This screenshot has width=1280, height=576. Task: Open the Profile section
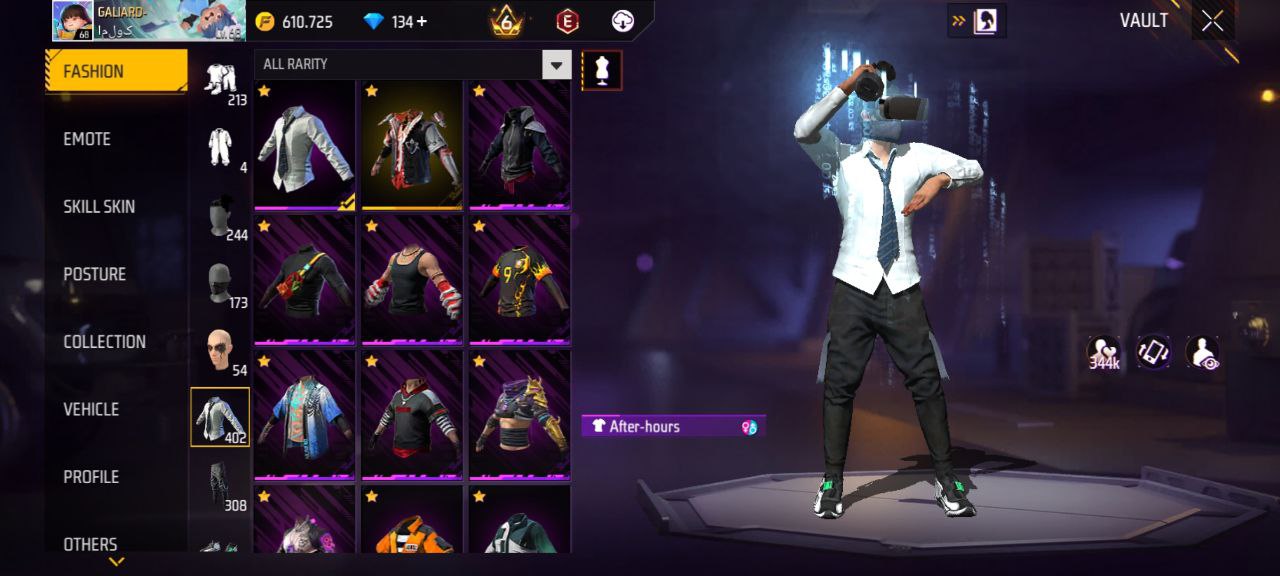pos(91,477)
